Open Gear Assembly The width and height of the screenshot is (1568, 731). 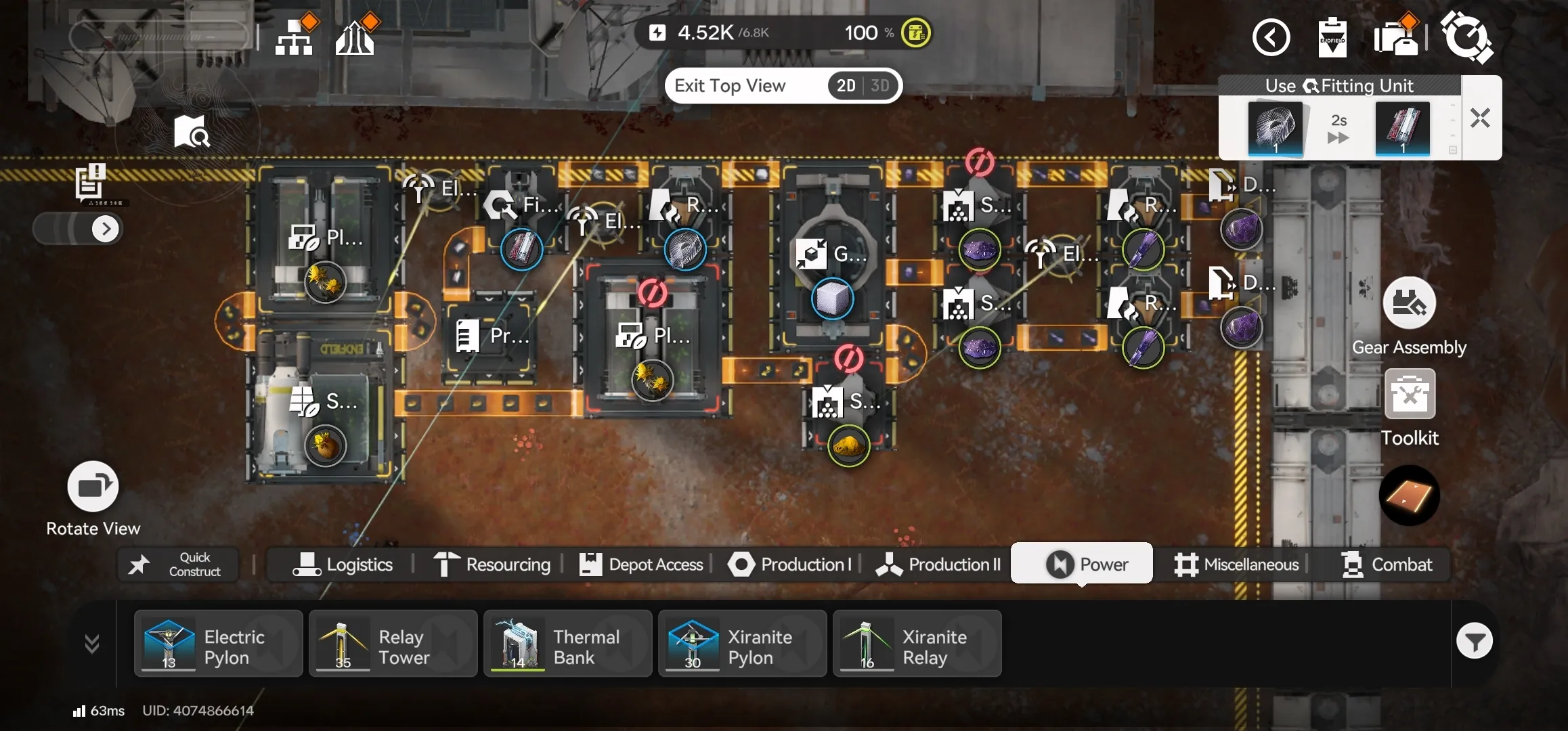[1409, 303]
